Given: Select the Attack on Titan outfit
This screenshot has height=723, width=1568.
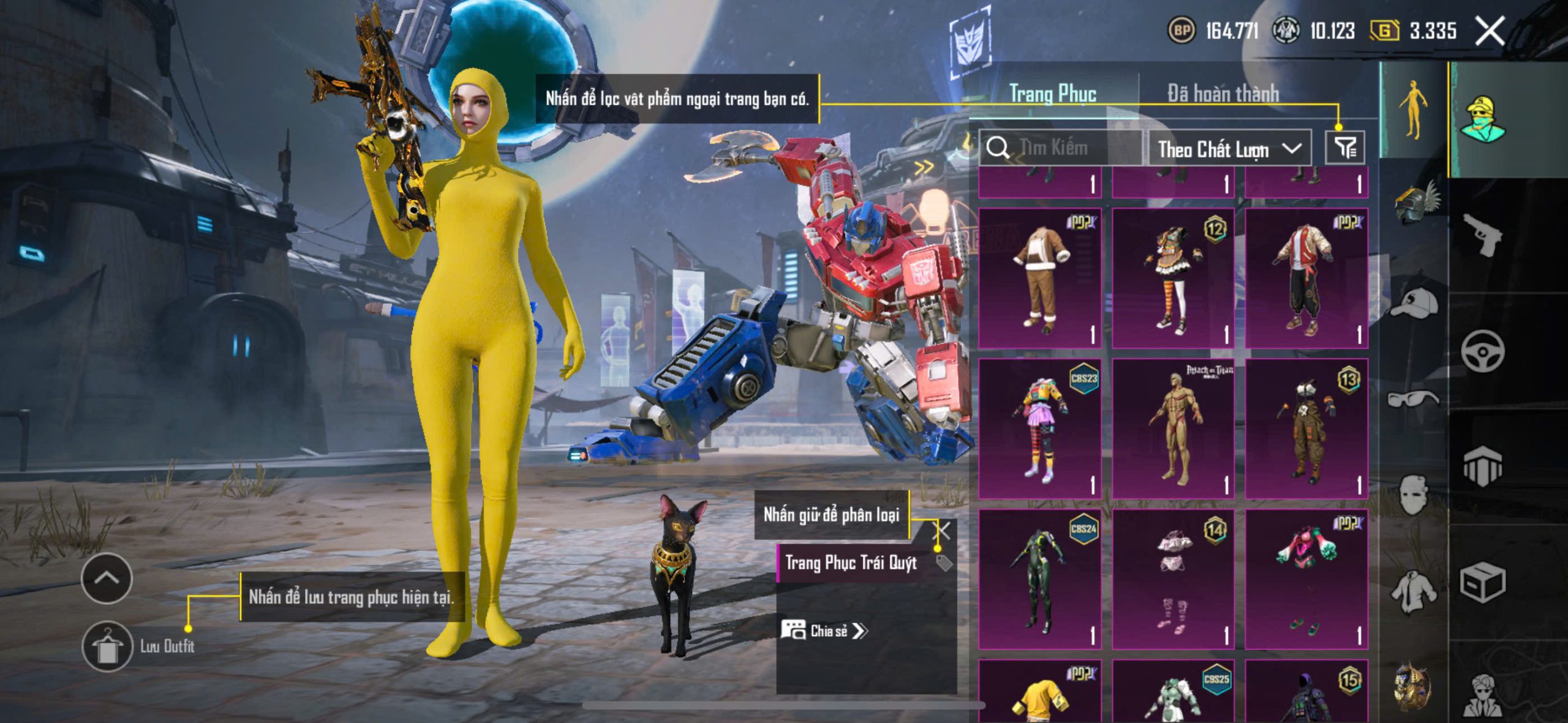Looking at the screenshot, I should click(1172, 428).
